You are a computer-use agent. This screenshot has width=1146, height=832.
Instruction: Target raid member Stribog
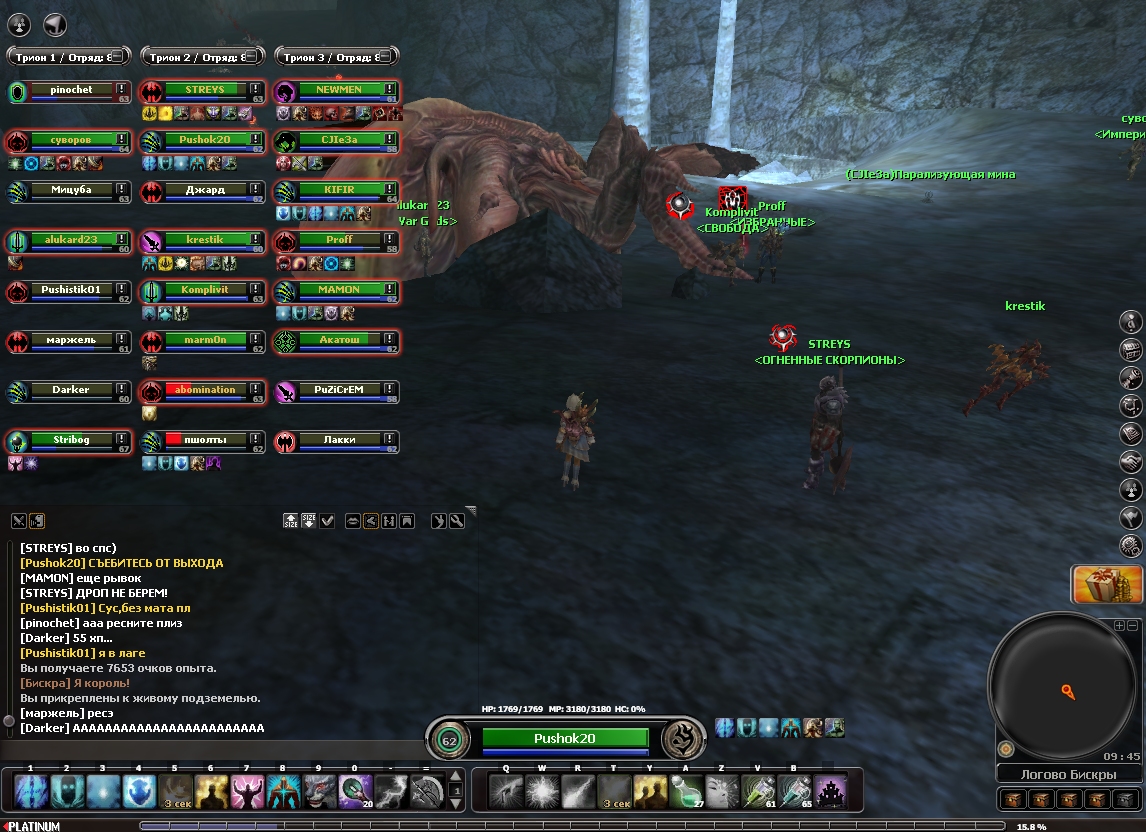pos(71,440)
